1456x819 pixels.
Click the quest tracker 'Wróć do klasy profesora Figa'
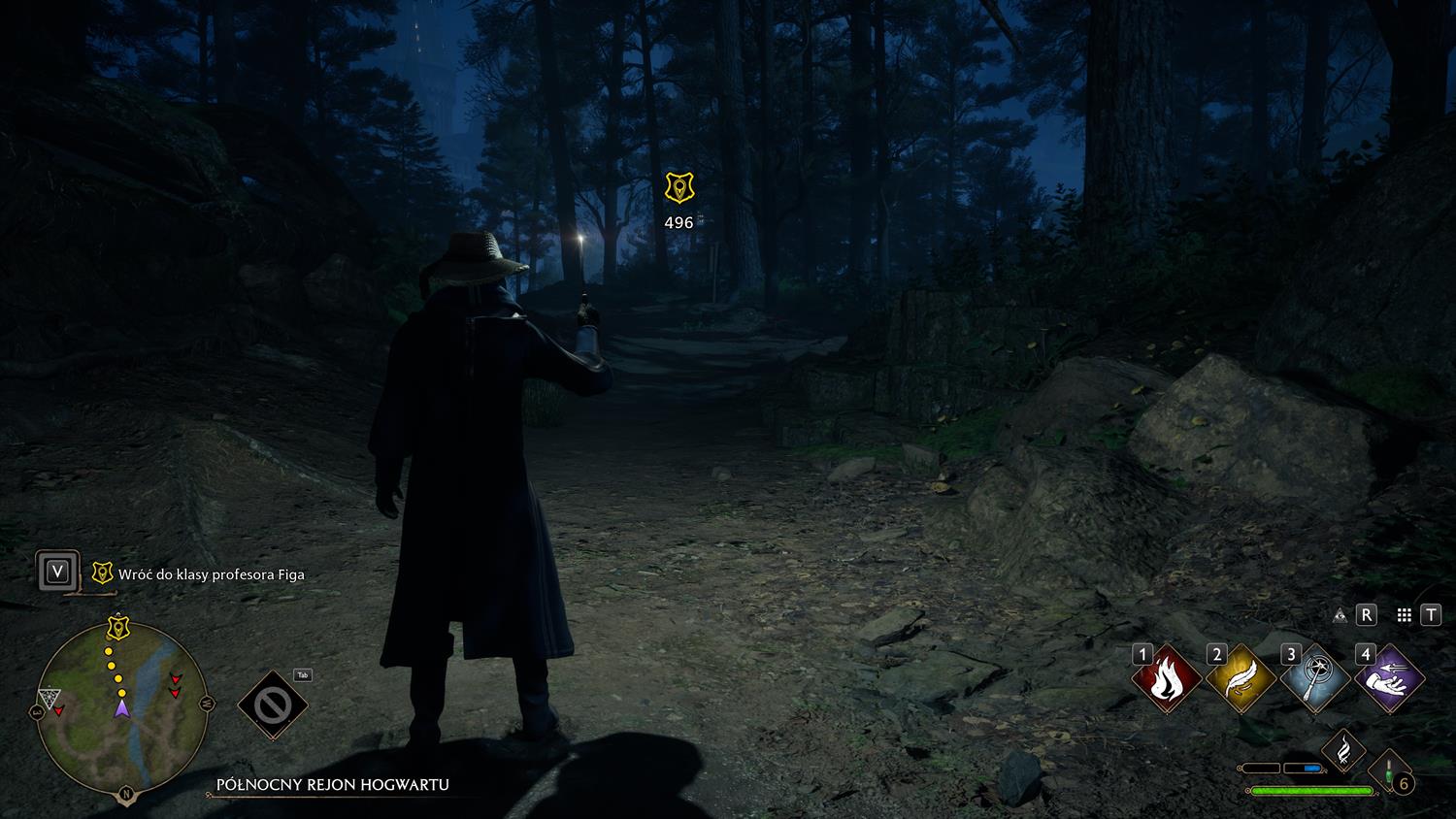211,574
